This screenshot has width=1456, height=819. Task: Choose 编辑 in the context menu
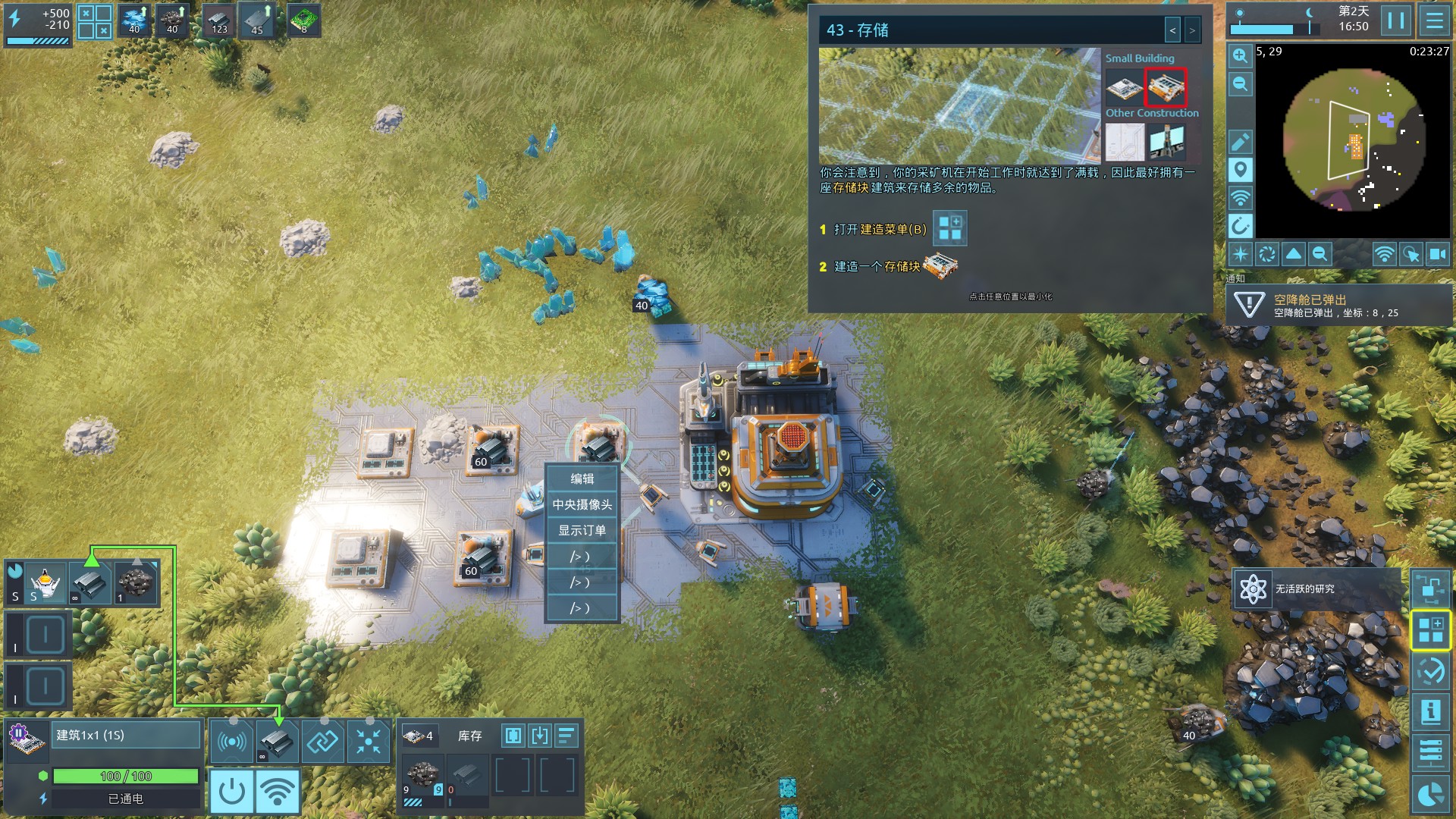tap(582, 479)
